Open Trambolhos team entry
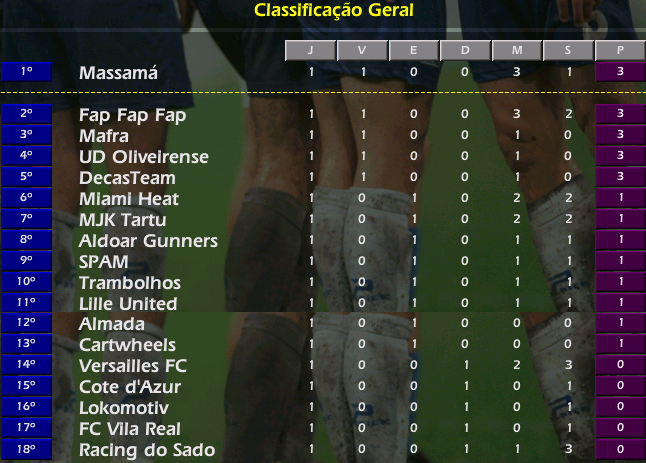The width and height of the screenshot is (646, 463). pyautogui.click(x=128, y=283)
